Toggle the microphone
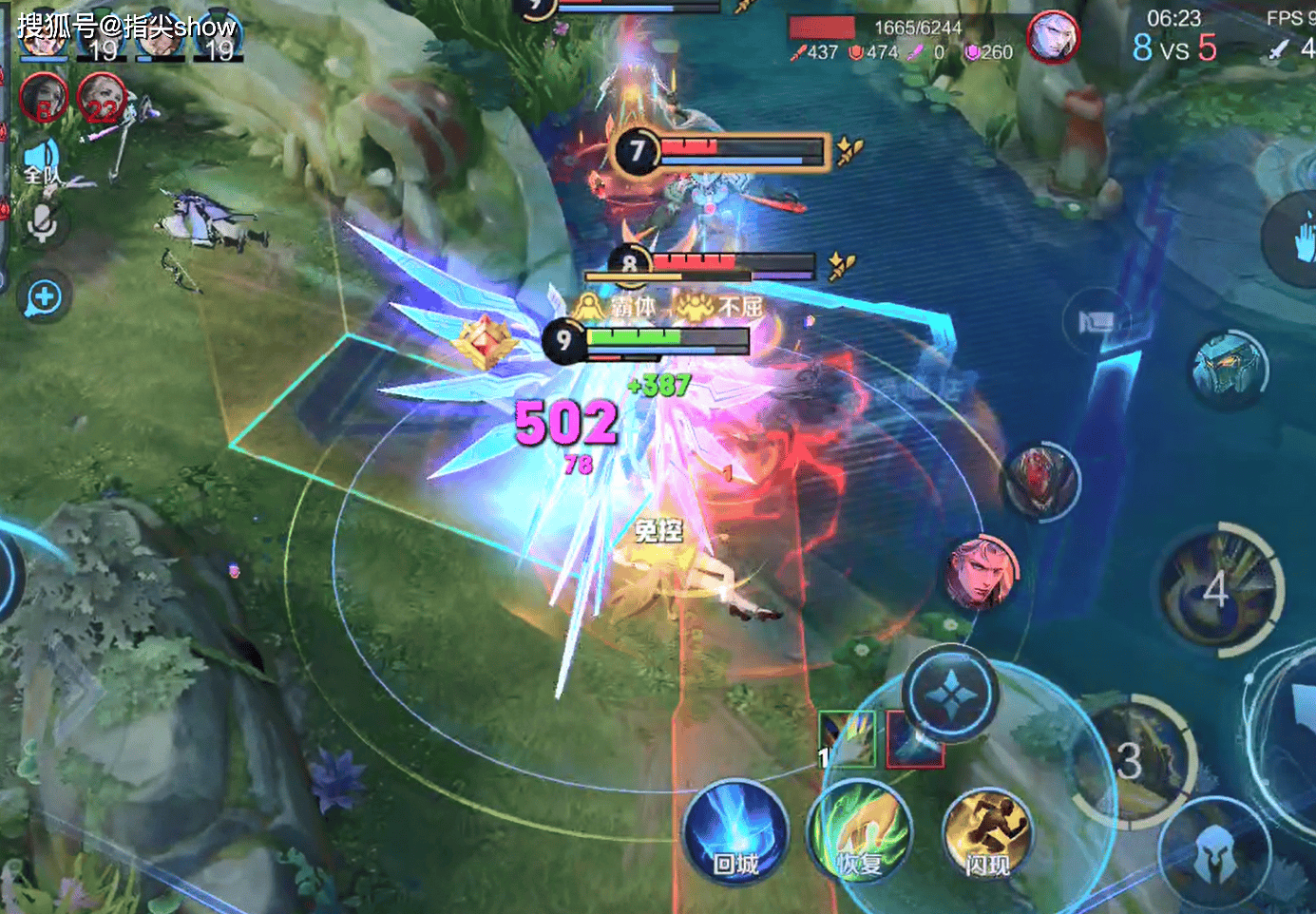The width and height of the screenshot is (1316, 914). tap(42, 224)
